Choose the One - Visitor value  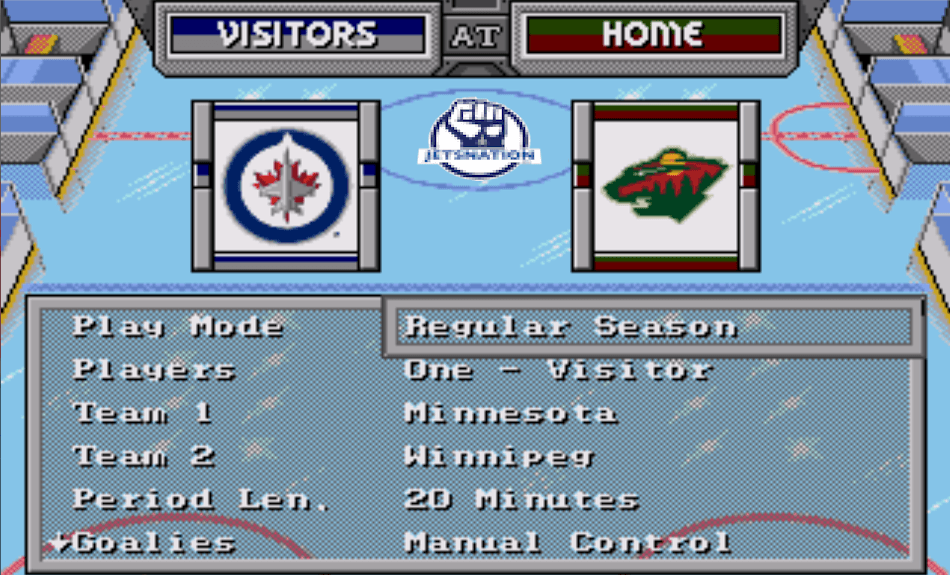(x=557, y=370)
